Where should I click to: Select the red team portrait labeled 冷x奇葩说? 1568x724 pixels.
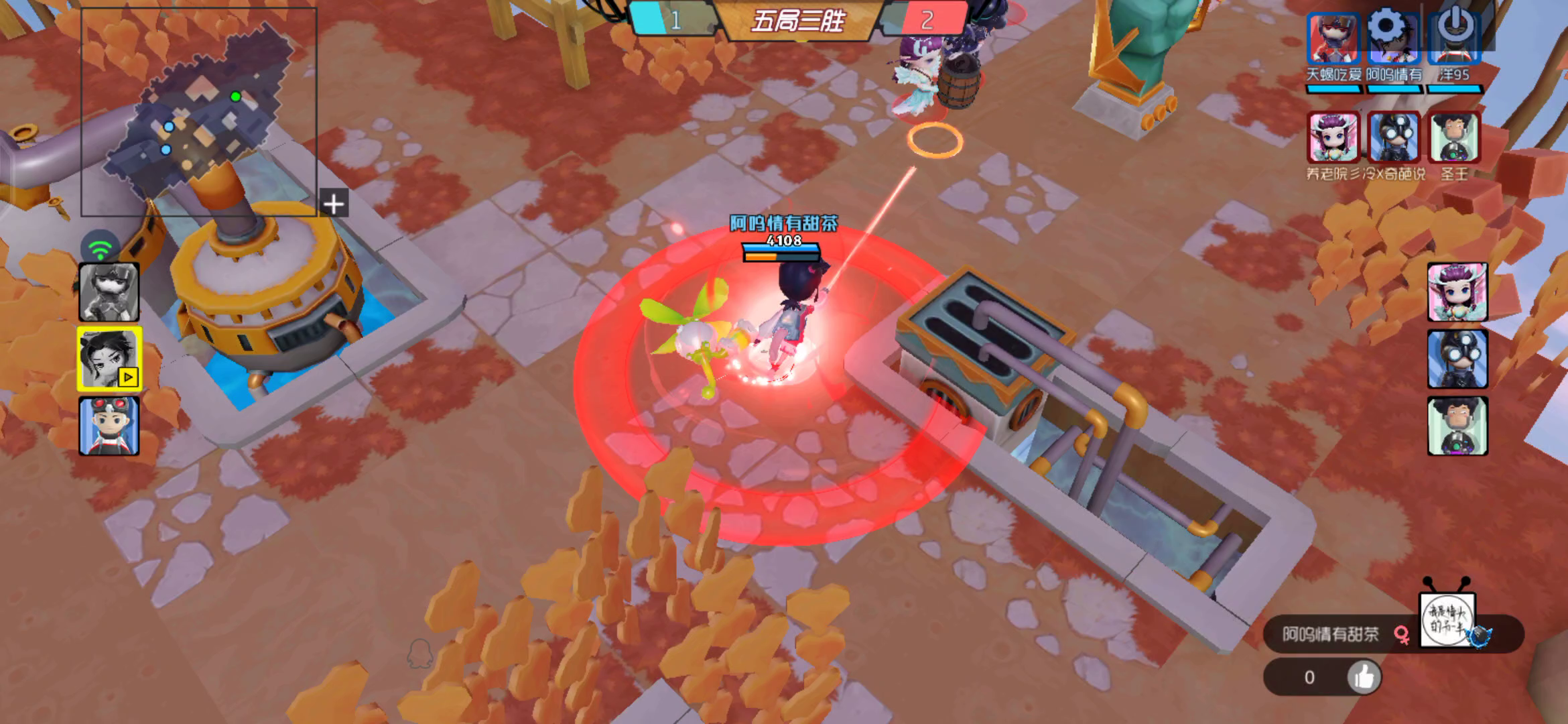(1394, 138)
